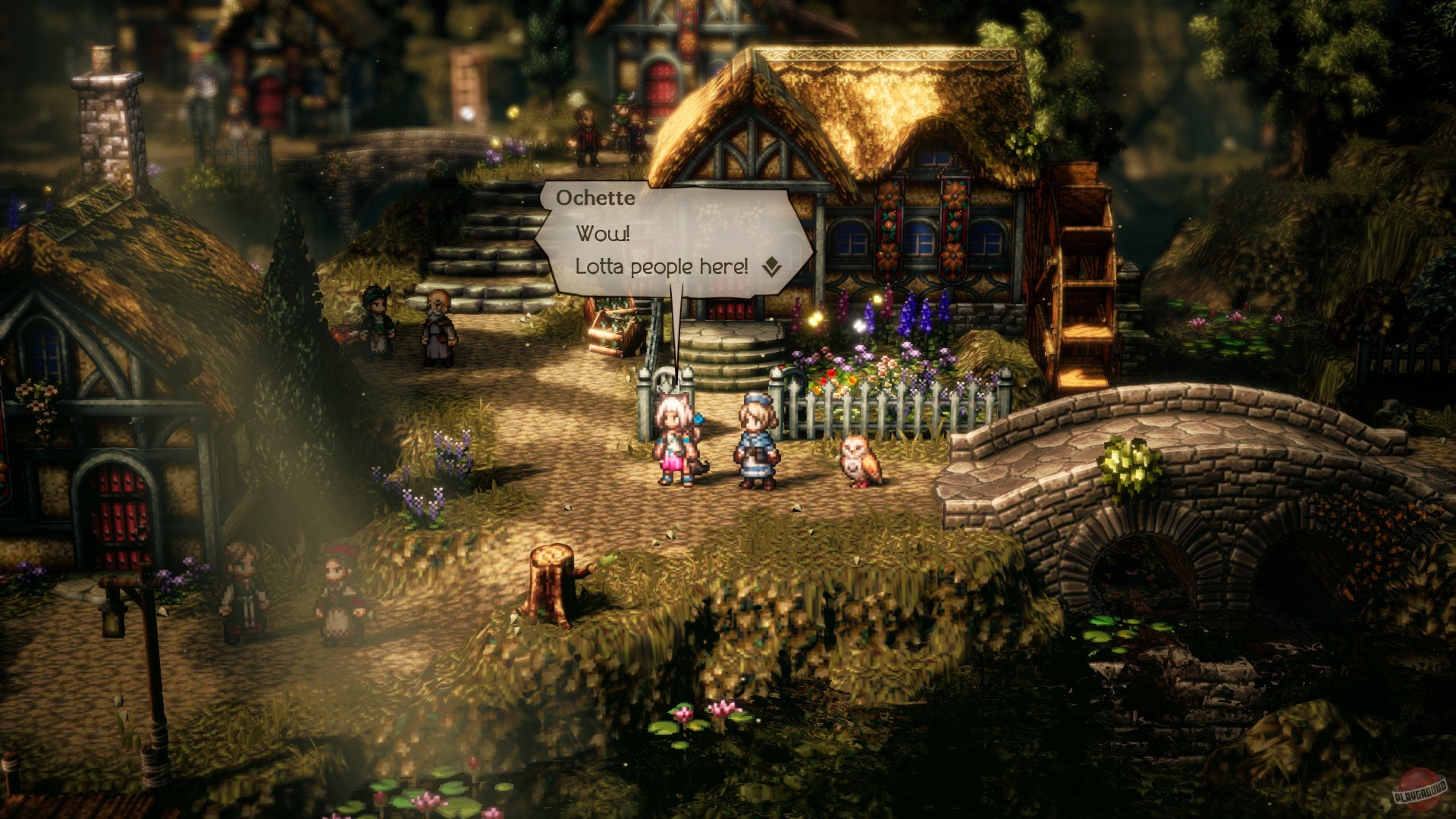Screen dimensions: 1456x819
Task: Click the Ochette name tag on the dialogue box
Action: [595, 198]
